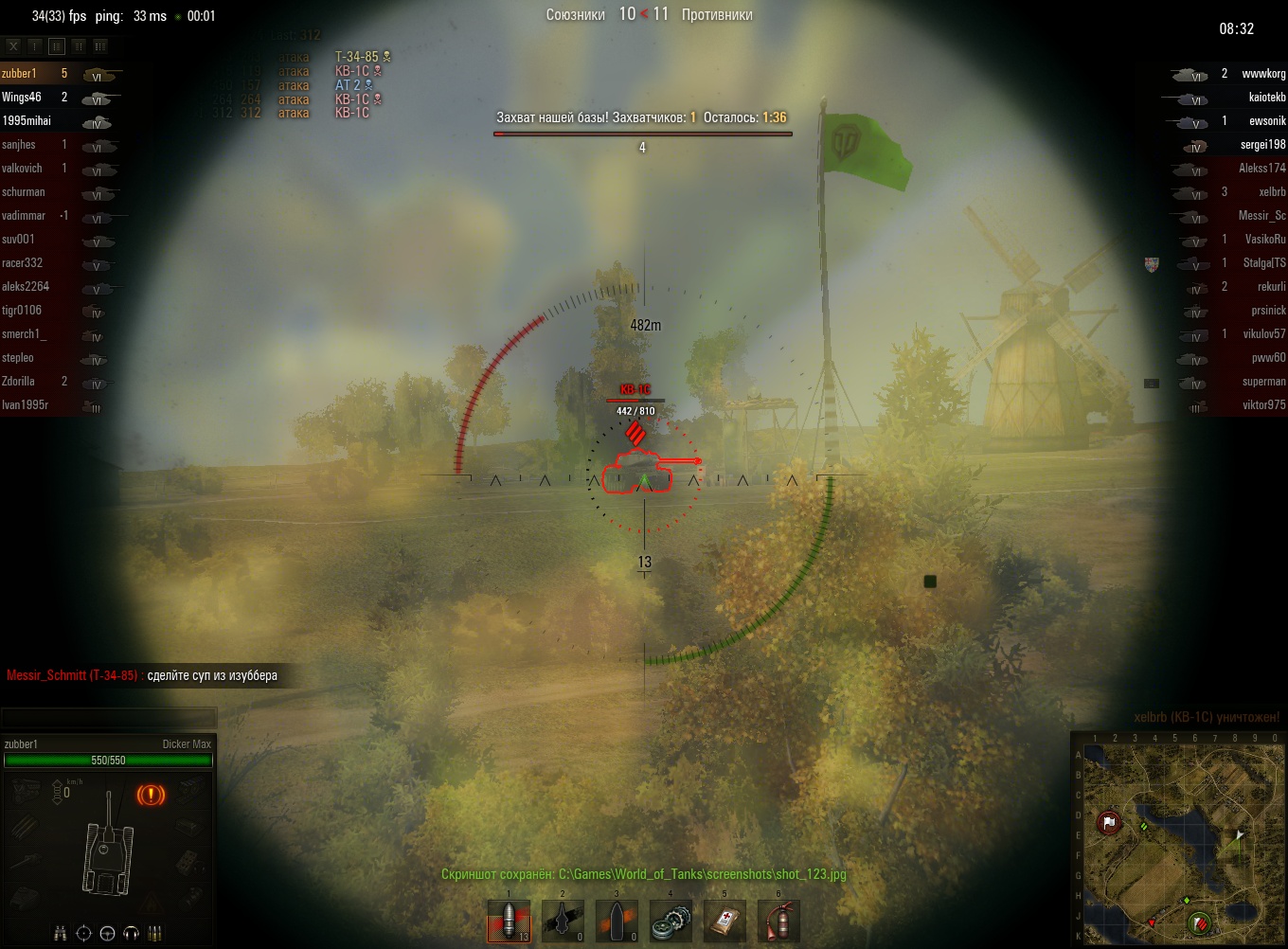Click the loader shells crew icon

coord(154,934)
